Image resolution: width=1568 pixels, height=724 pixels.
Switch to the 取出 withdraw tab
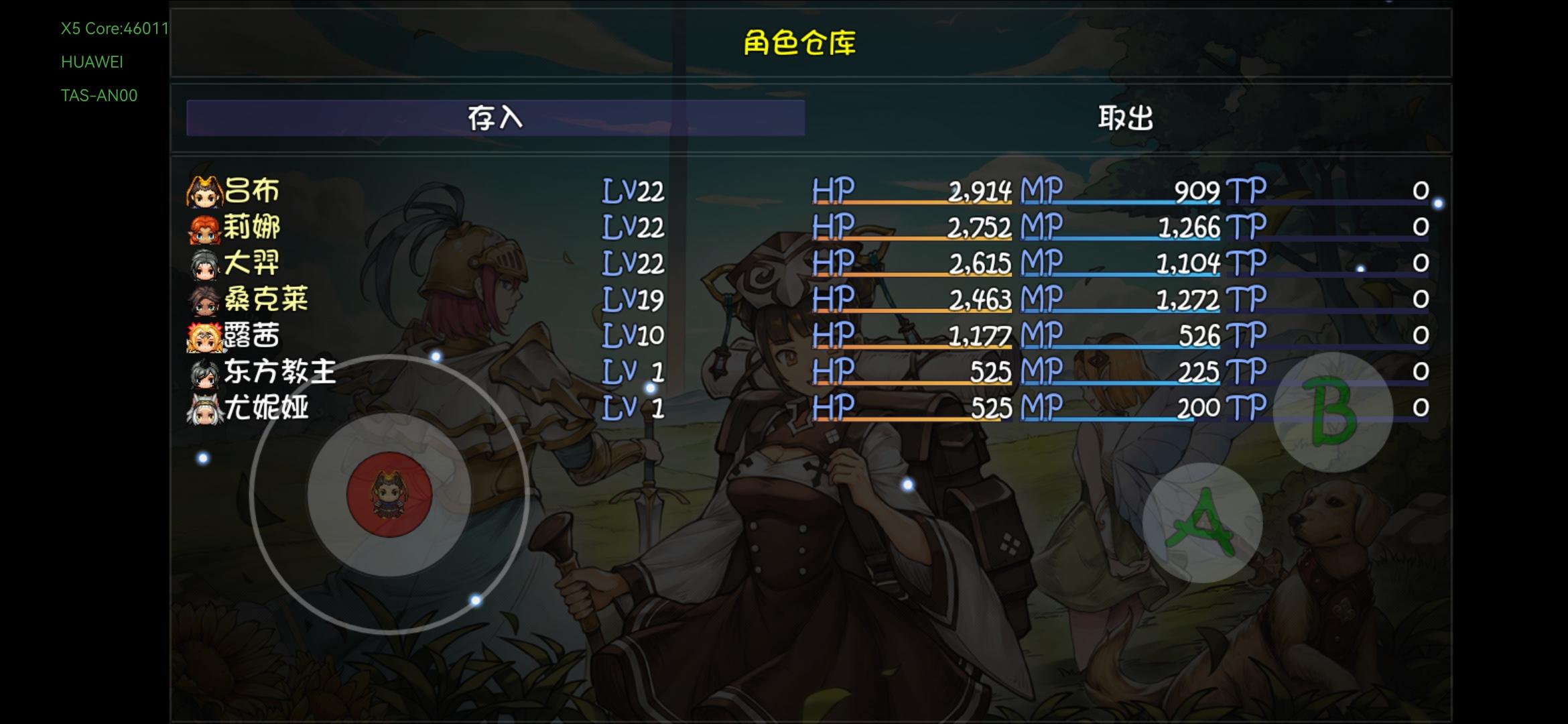coord(1124,117)
